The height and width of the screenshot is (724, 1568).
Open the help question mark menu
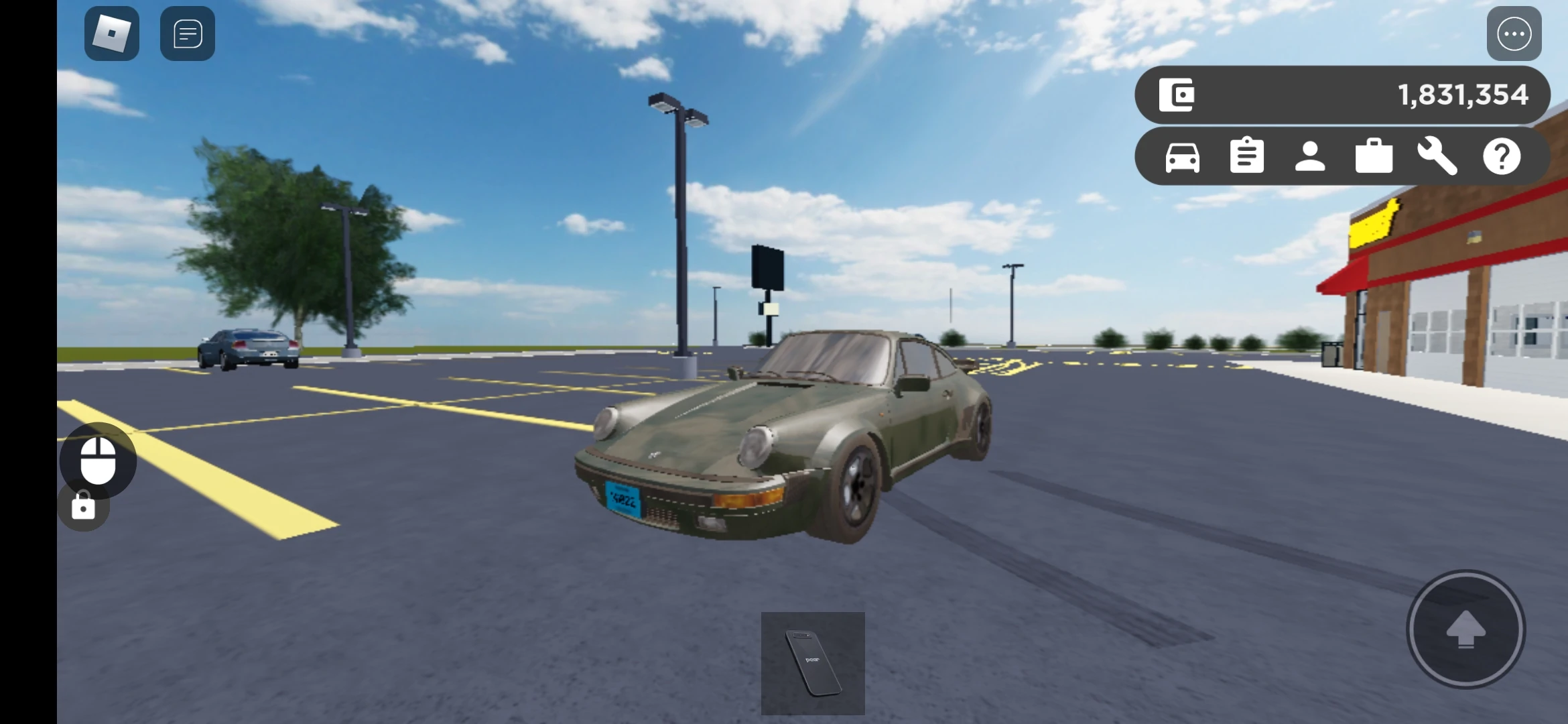tap(1503, 156)
